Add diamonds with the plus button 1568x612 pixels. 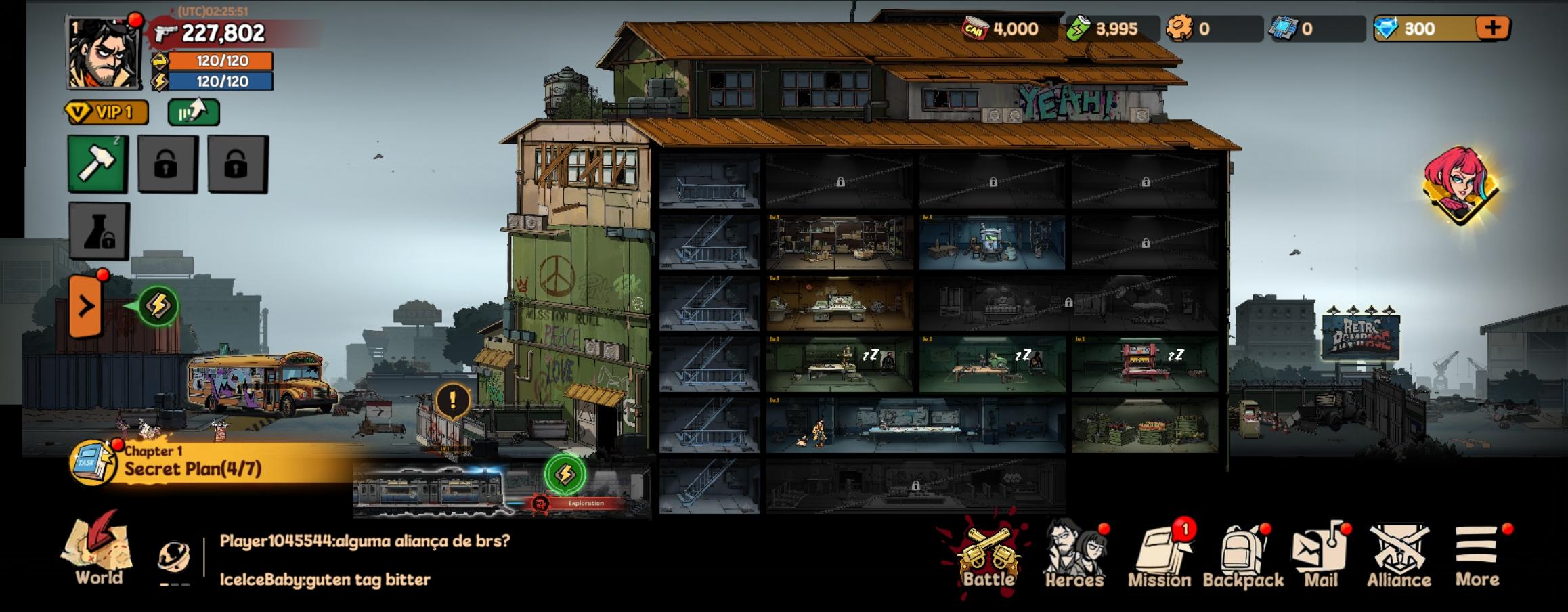point(1492,28)
